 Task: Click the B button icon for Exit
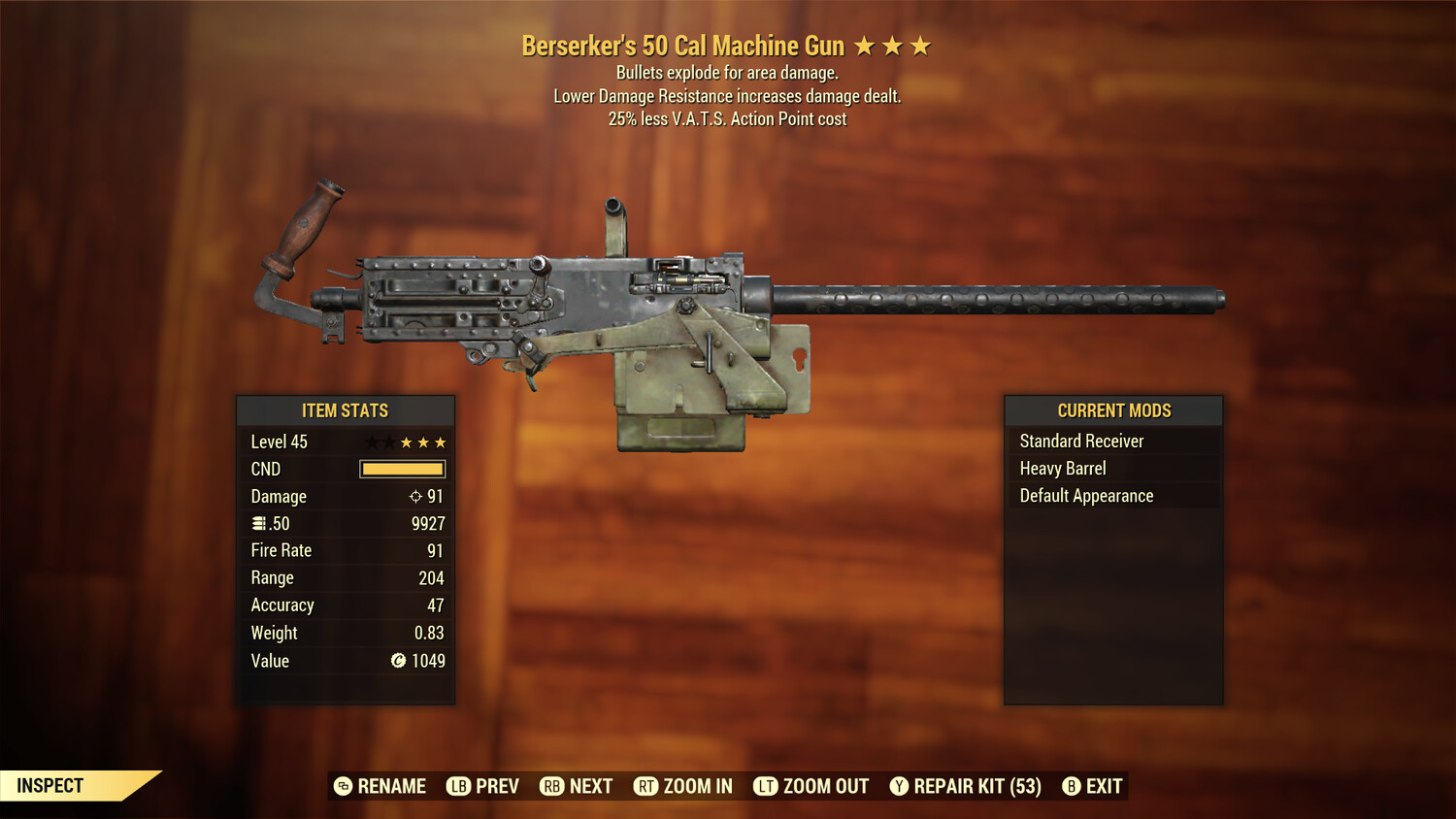pos(1072,786)
